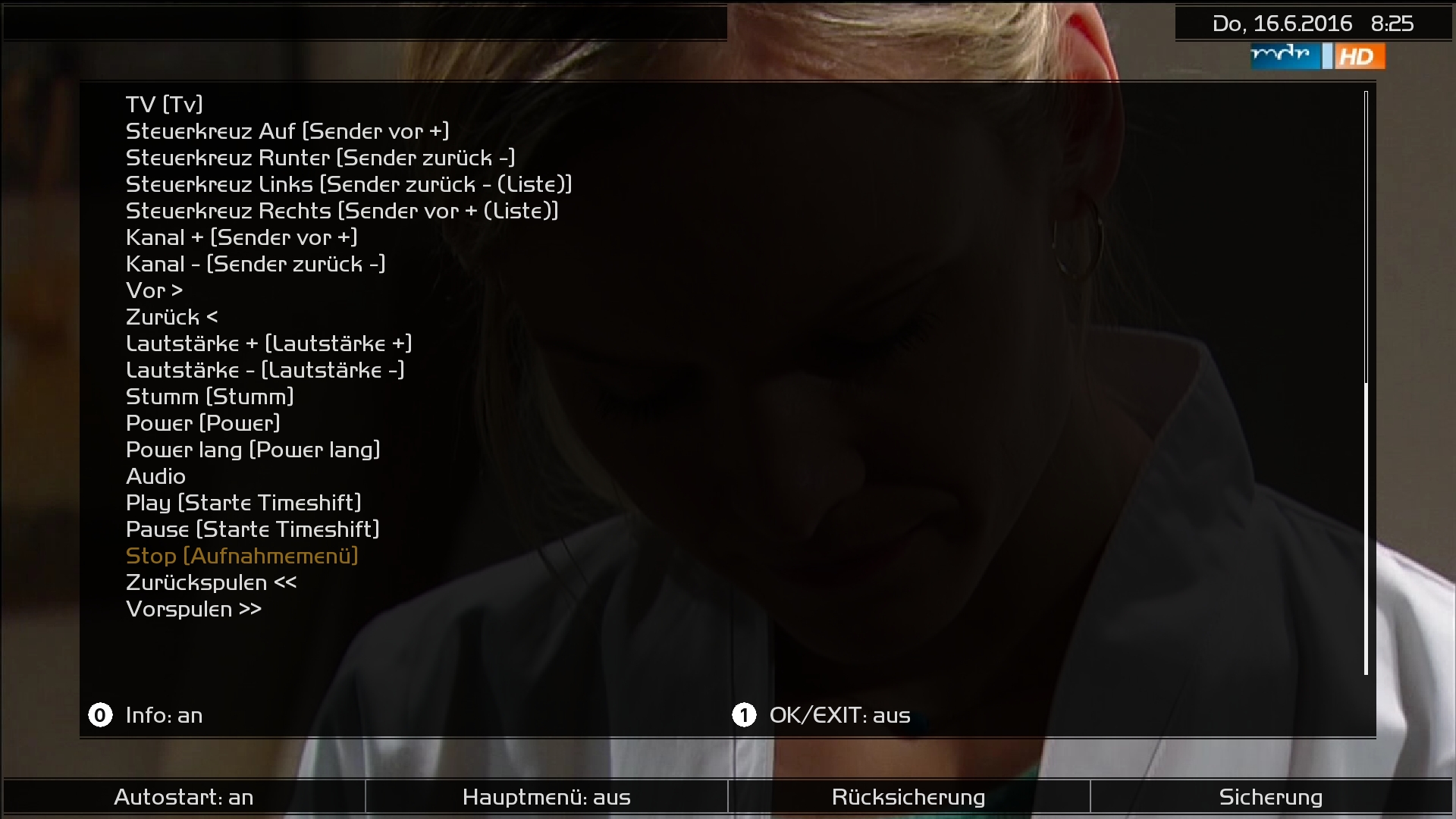Screen dimensions: 1456x819
Task: Choose the Zurück < entry
Action: pyautogui.click(x=171, y=317)
